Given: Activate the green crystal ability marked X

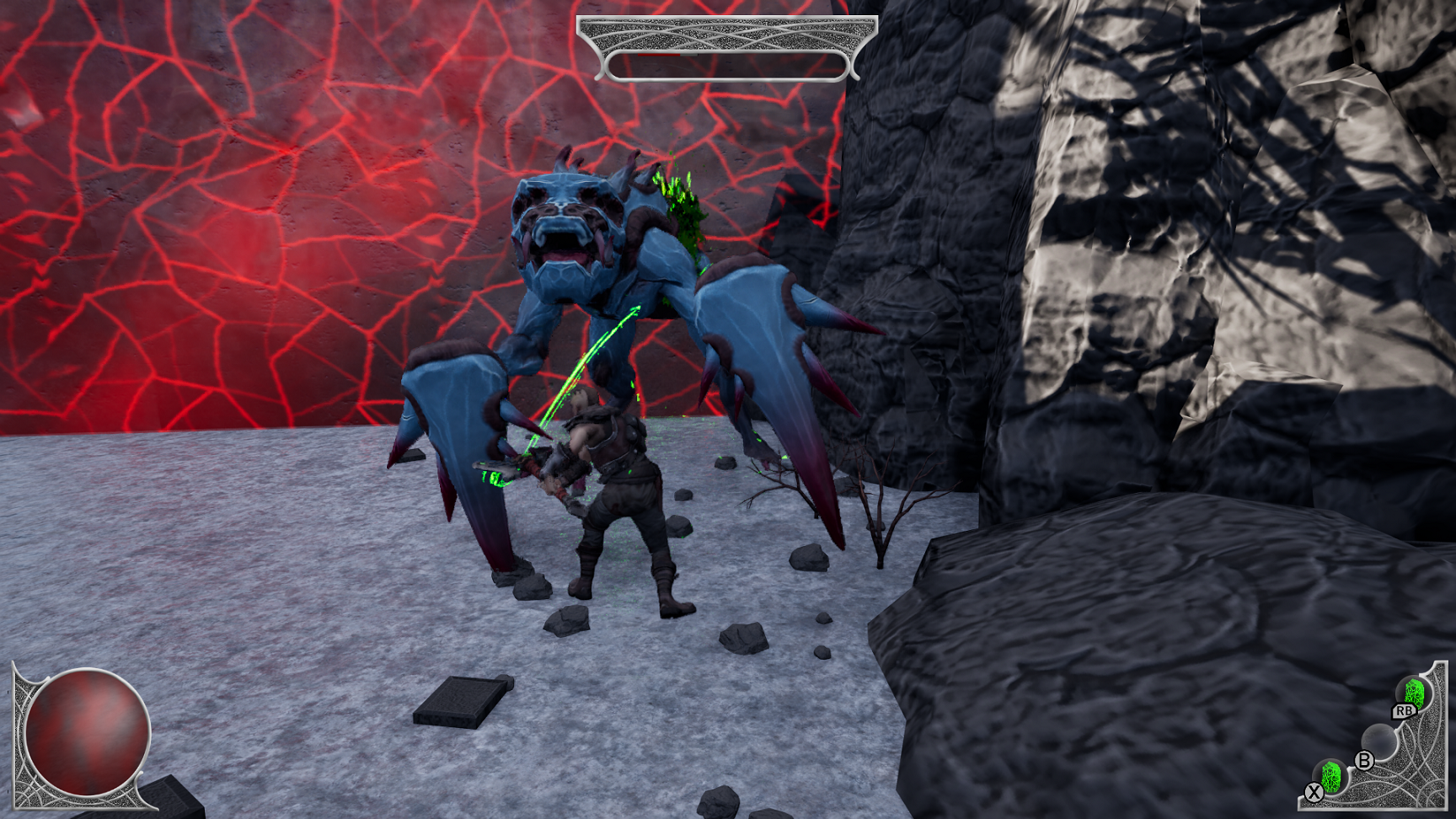Looking at the screenshot, I should [1331, 776].
